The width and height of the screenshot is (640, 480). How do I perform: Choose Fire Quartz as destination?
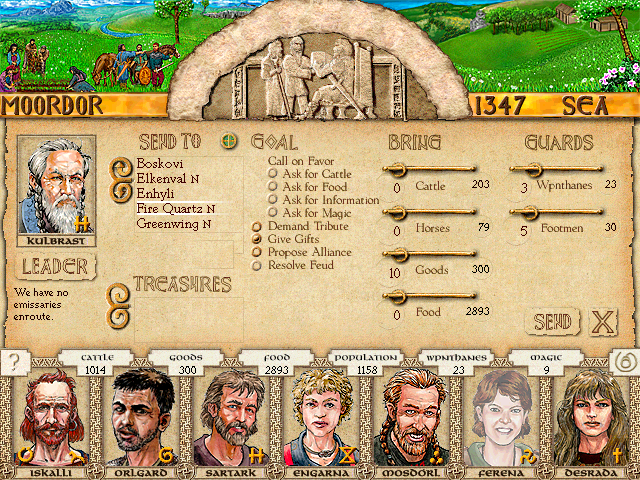[x=174, y=209]
